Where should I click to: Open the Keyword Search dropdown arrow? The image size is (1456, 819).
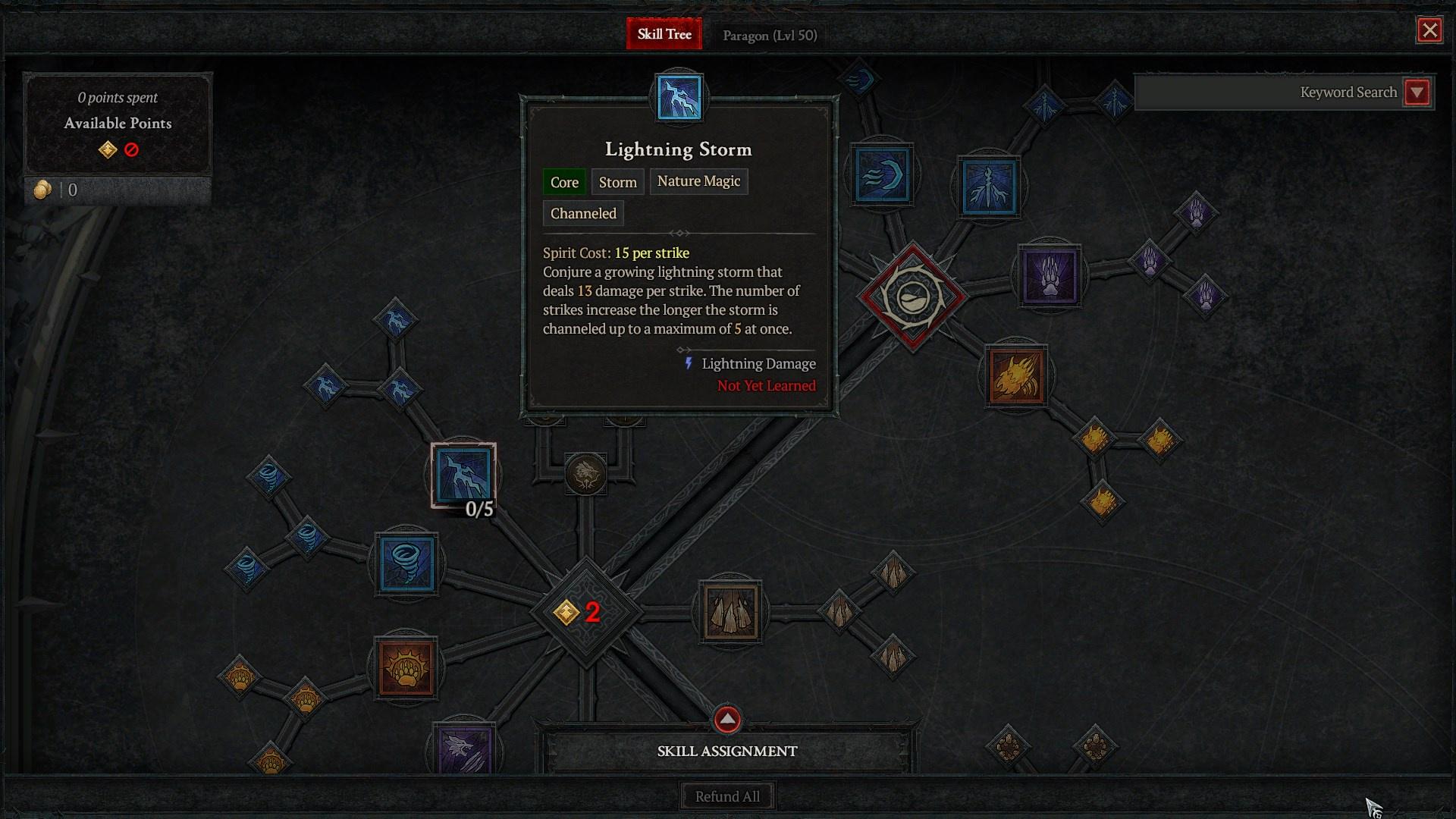click(x=1417, y=93)
